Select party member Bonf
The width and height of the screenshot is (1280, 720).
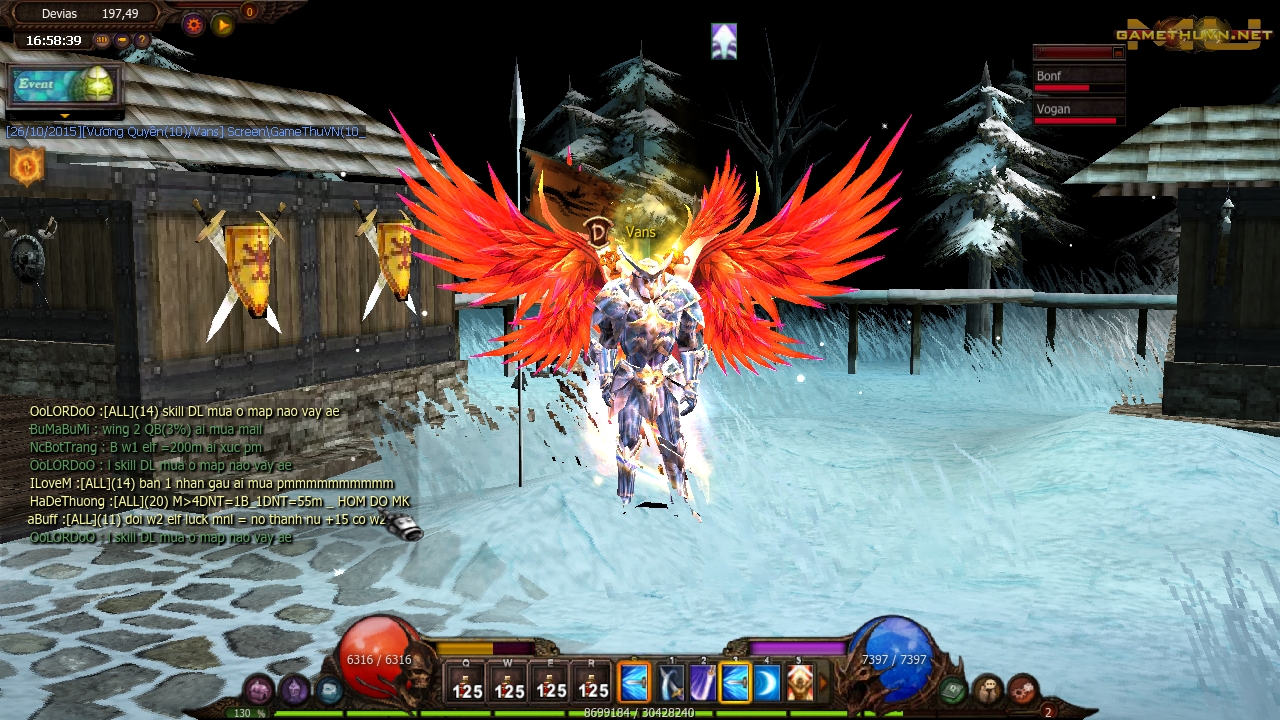pyautogui.click(x=1078, y=79)
